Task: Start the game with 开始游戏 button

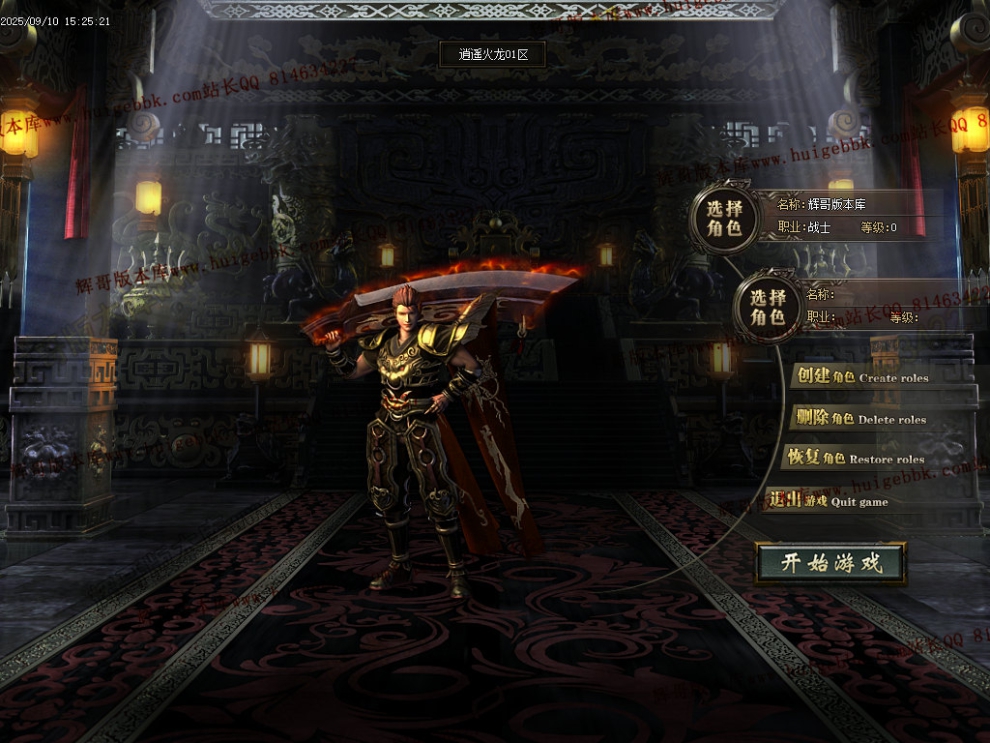Action: point(831,563)
